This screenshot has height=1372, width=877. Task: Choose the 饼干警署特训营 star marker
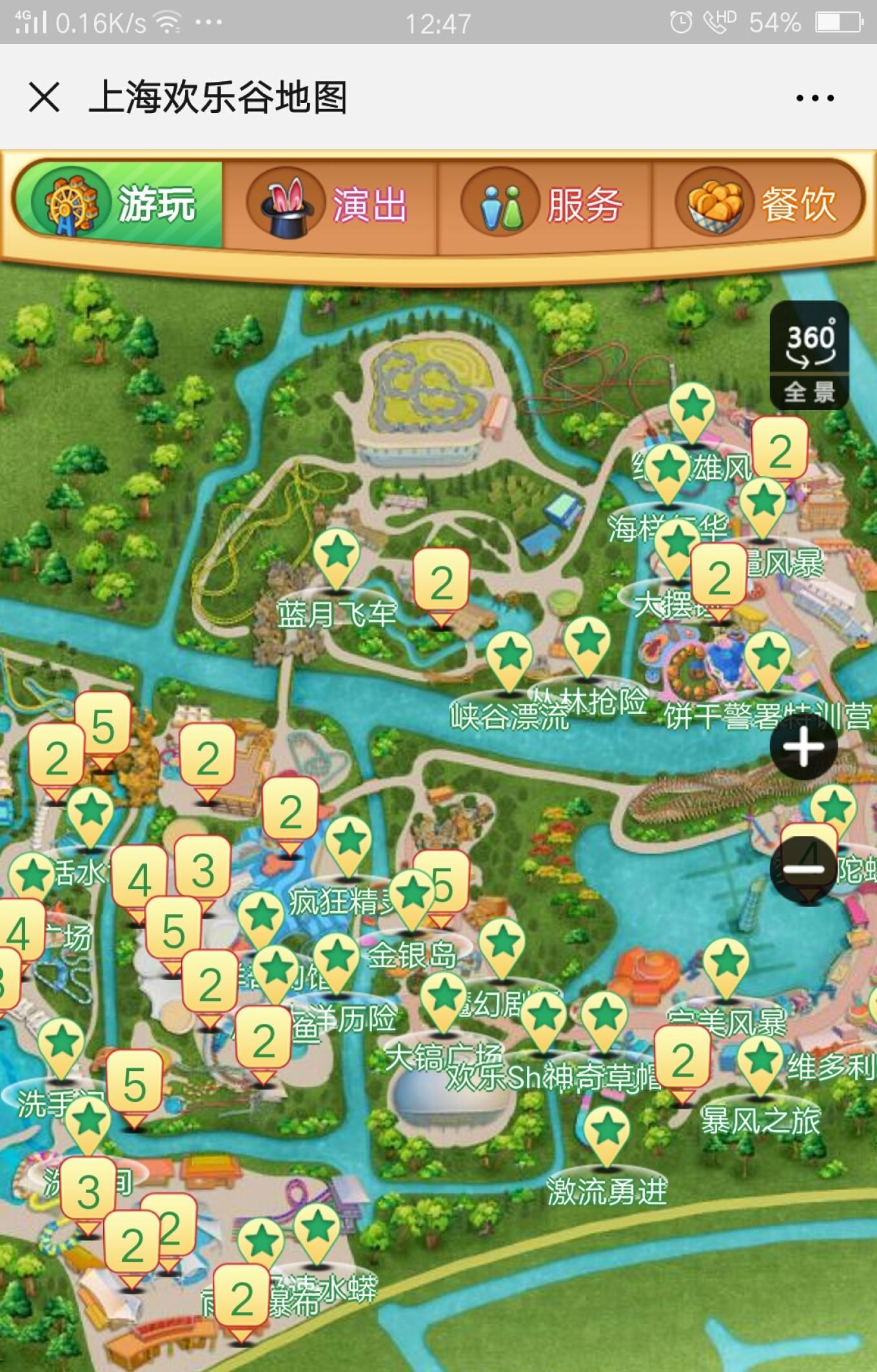[x=768, y=659]
